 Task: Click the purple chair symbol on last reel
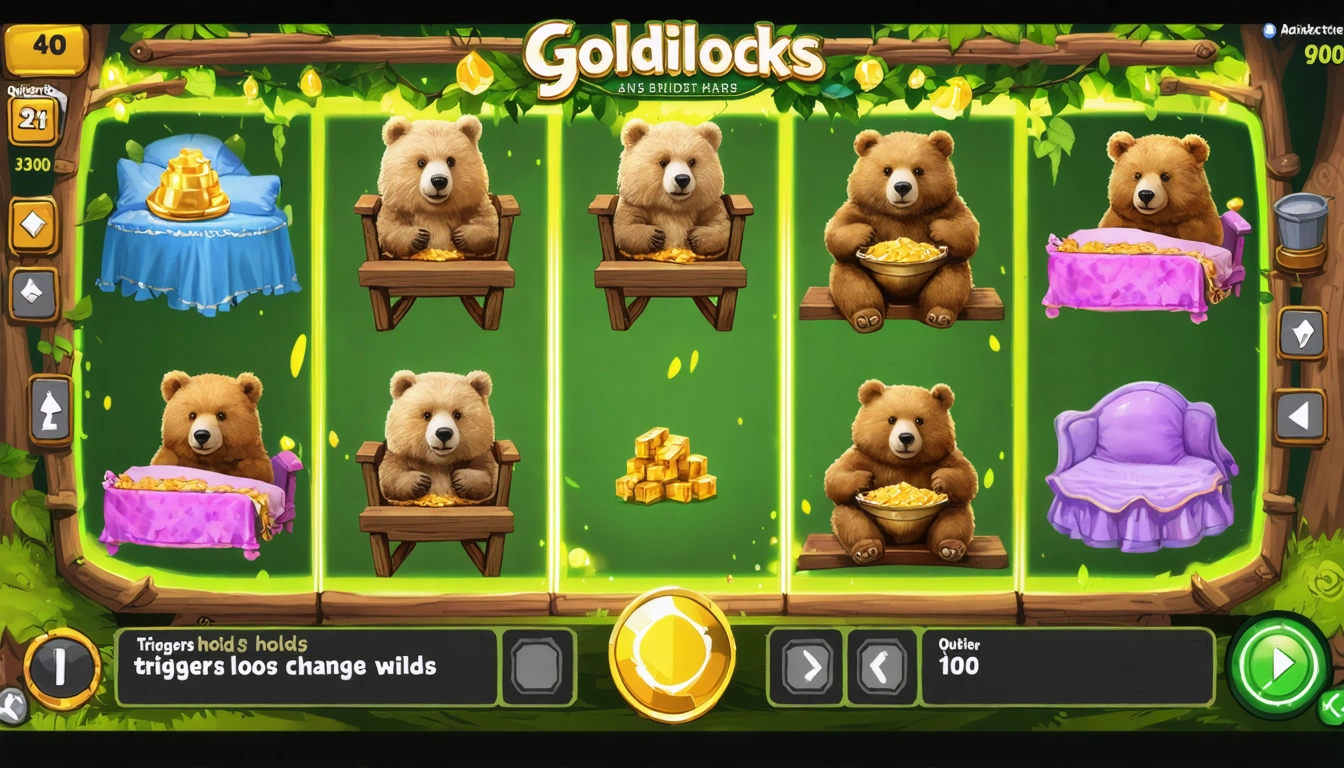1140,465
